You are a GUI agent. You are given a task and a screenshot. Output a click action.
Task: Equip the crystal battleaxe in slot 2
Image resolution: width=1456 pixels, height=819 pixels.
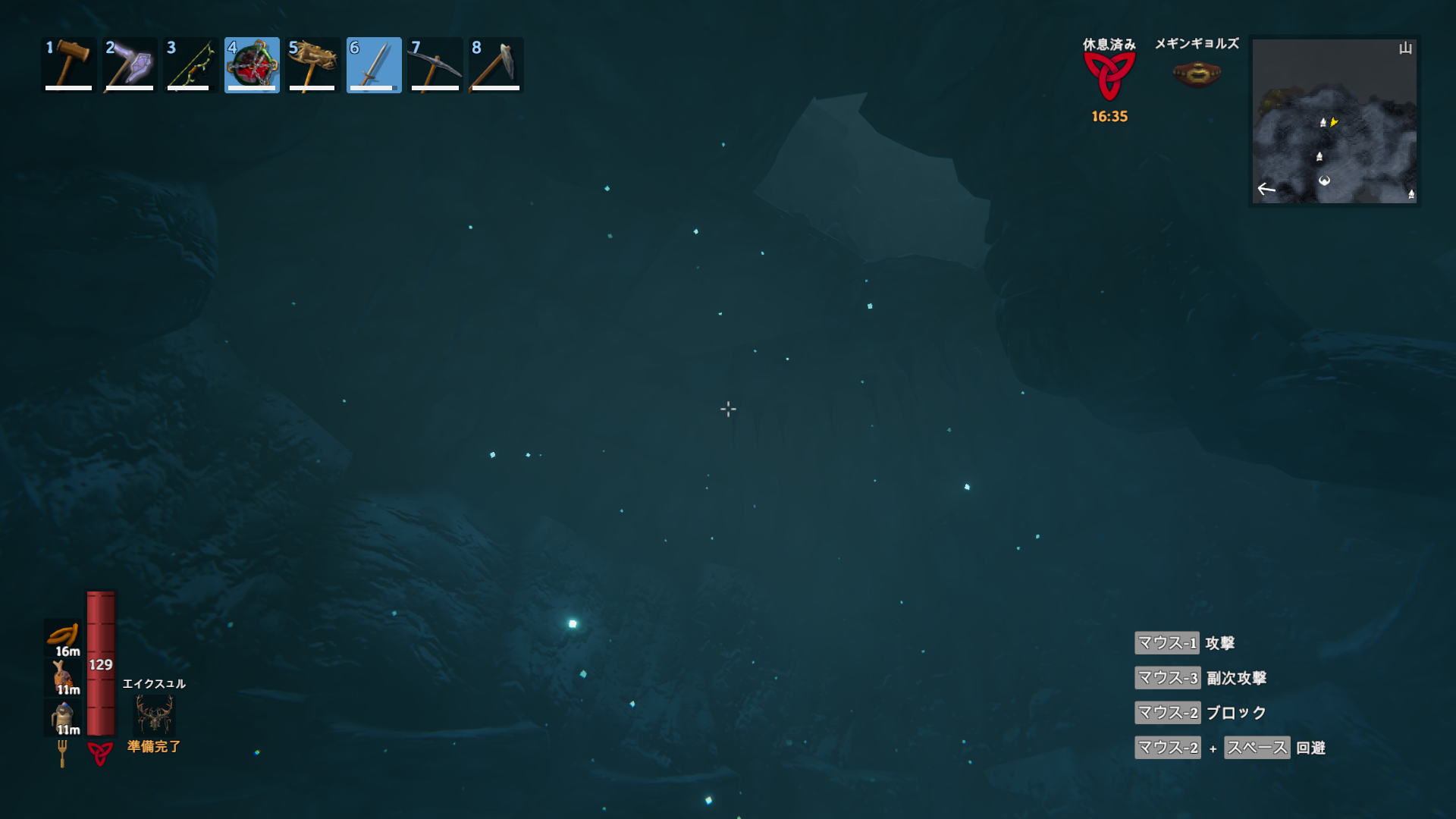click(x=130, y=65)
